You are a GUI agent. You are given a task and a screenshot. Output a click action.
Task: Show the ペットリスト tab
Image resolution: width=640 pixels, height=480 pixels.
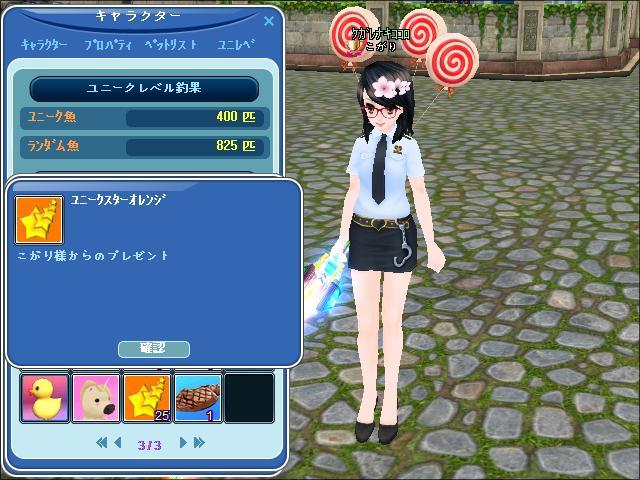171,45
